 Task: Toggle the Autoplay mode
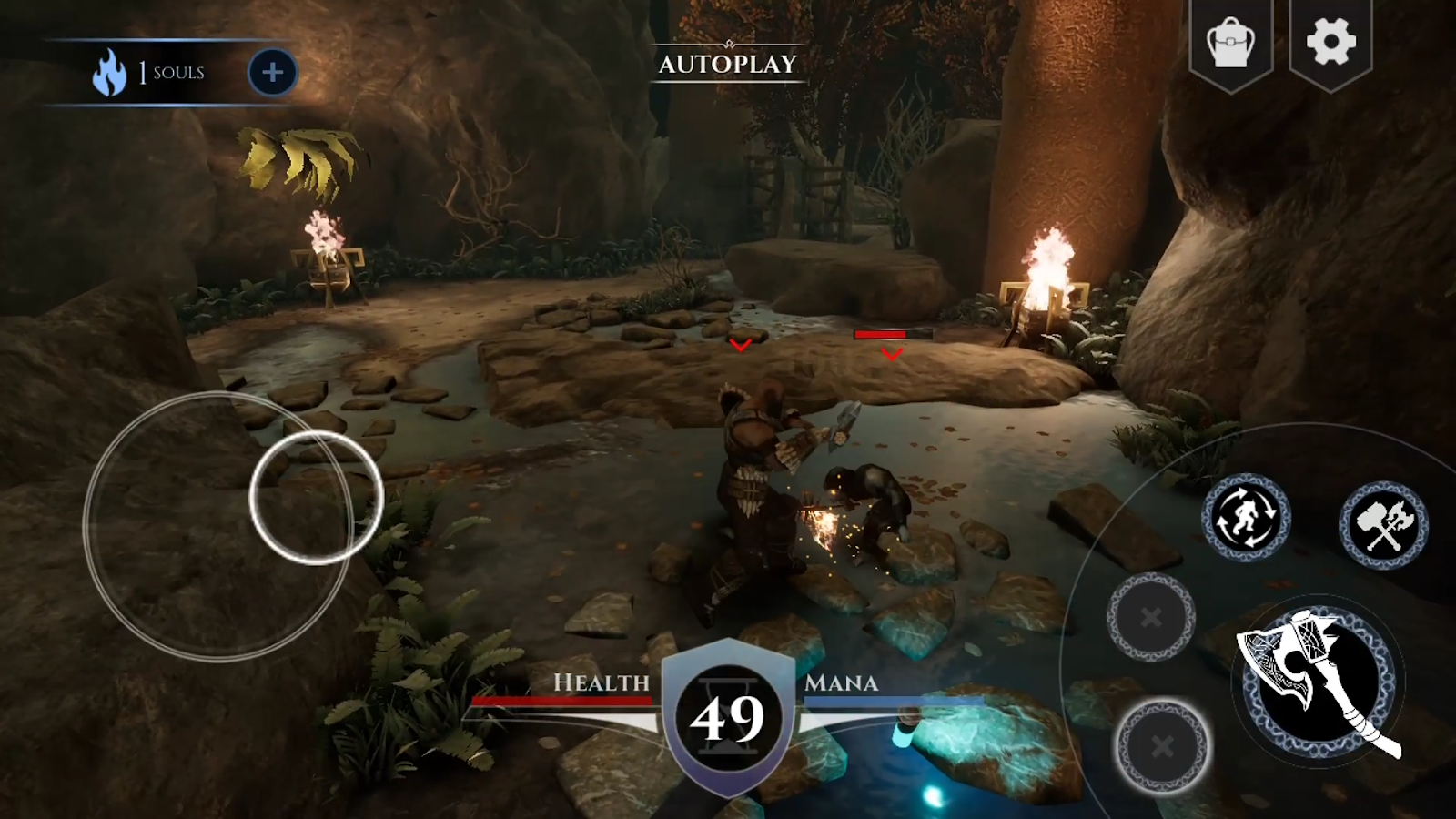point(728,64)
